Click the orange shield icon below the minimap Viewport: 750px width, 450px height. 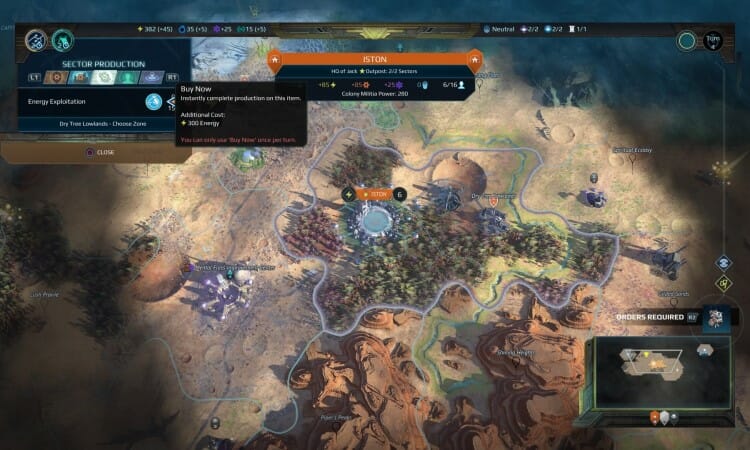click(x=654, y=418)
